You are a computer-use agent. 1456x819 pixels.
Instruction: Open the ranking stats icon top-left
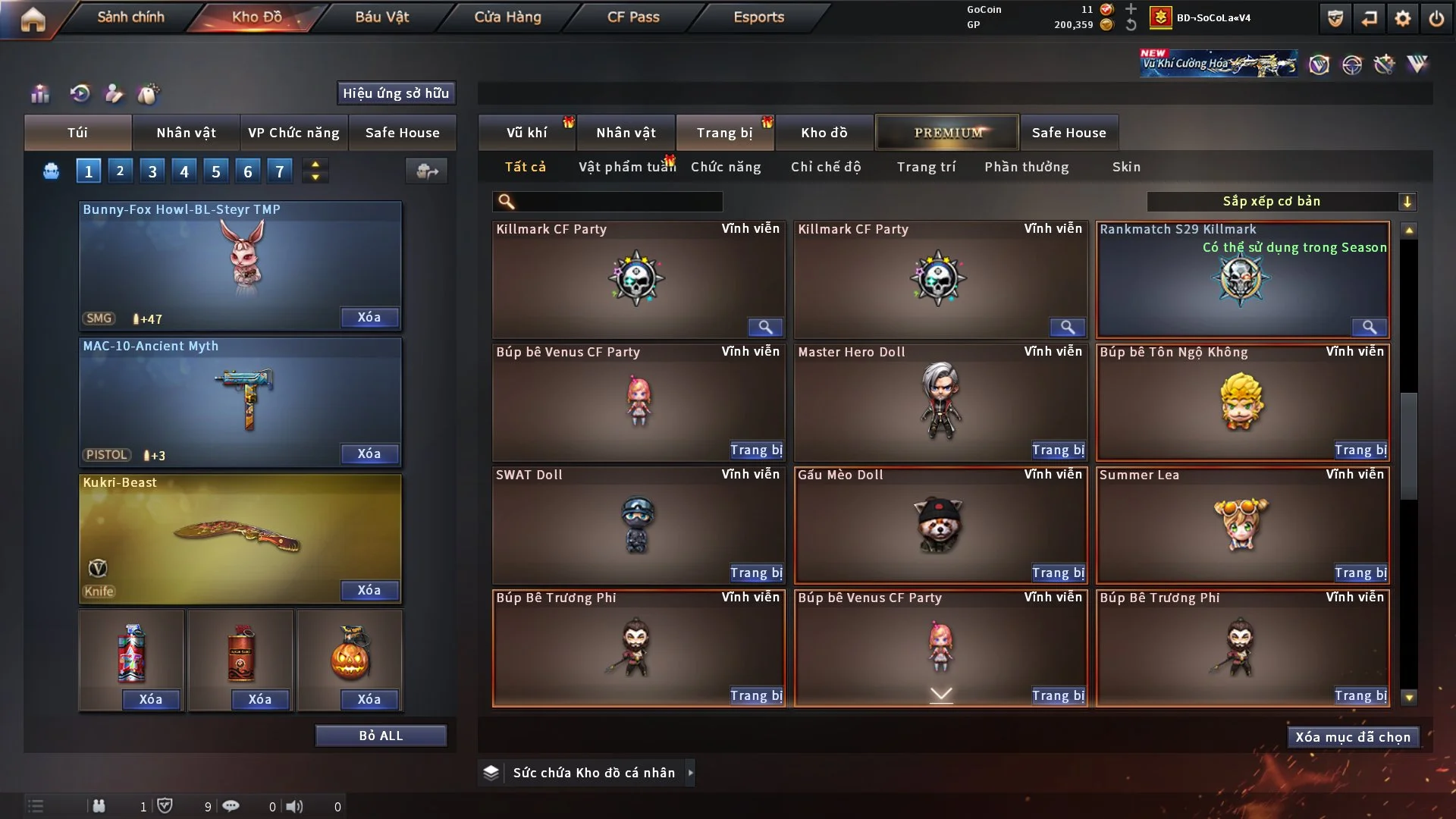(x=39, y=94)
